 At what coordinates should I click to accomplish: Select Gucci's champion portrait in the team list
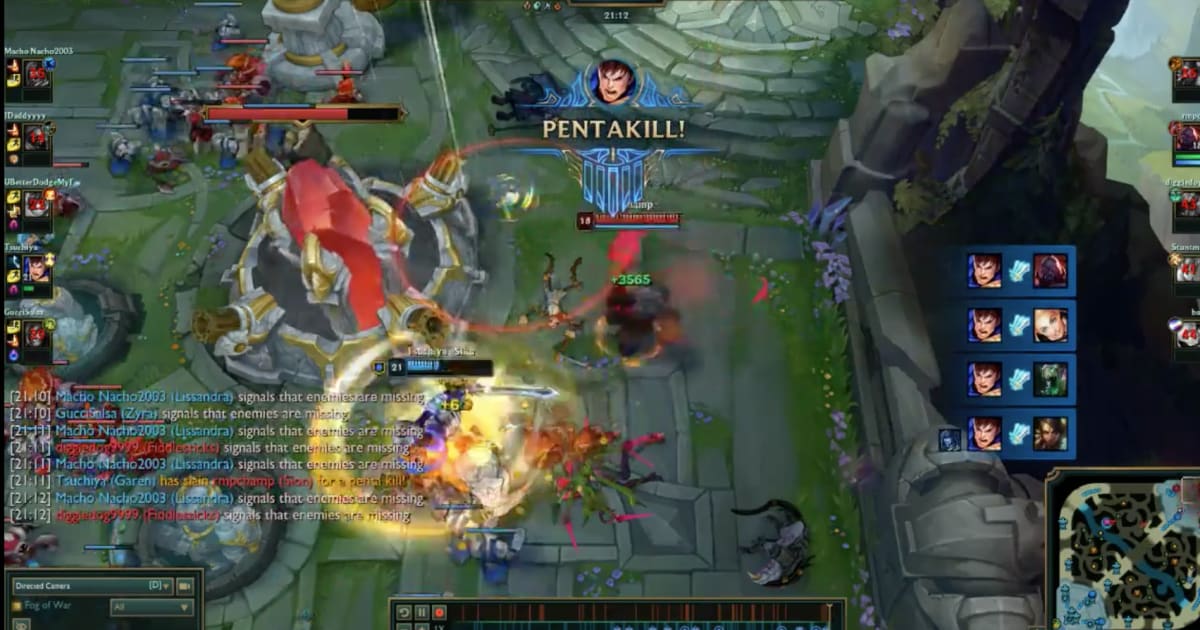click(37, 335)
